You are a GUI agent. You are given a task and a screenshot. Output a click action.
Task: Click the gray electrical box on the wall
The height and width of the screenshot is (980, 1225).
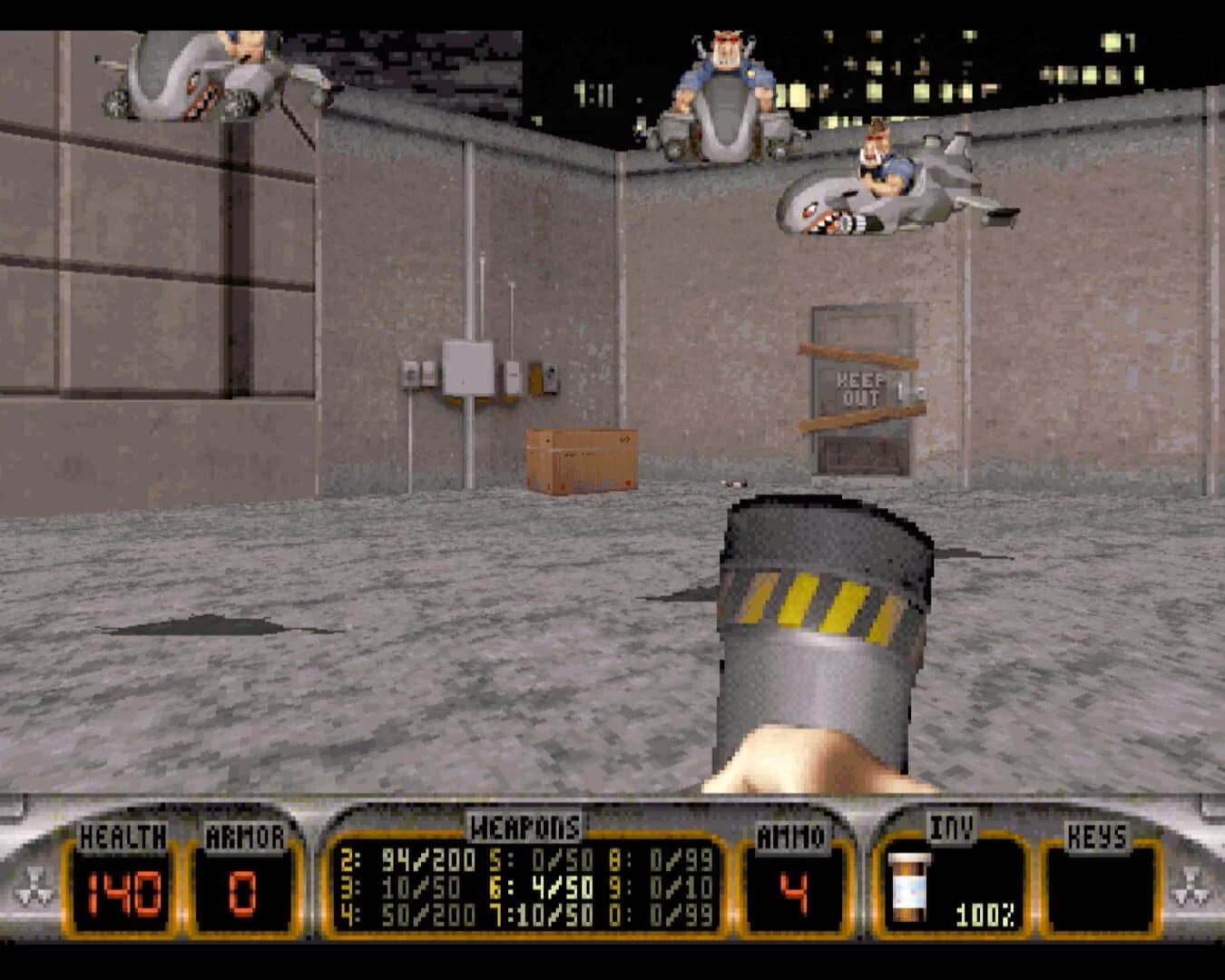click(x=467, y=368)
